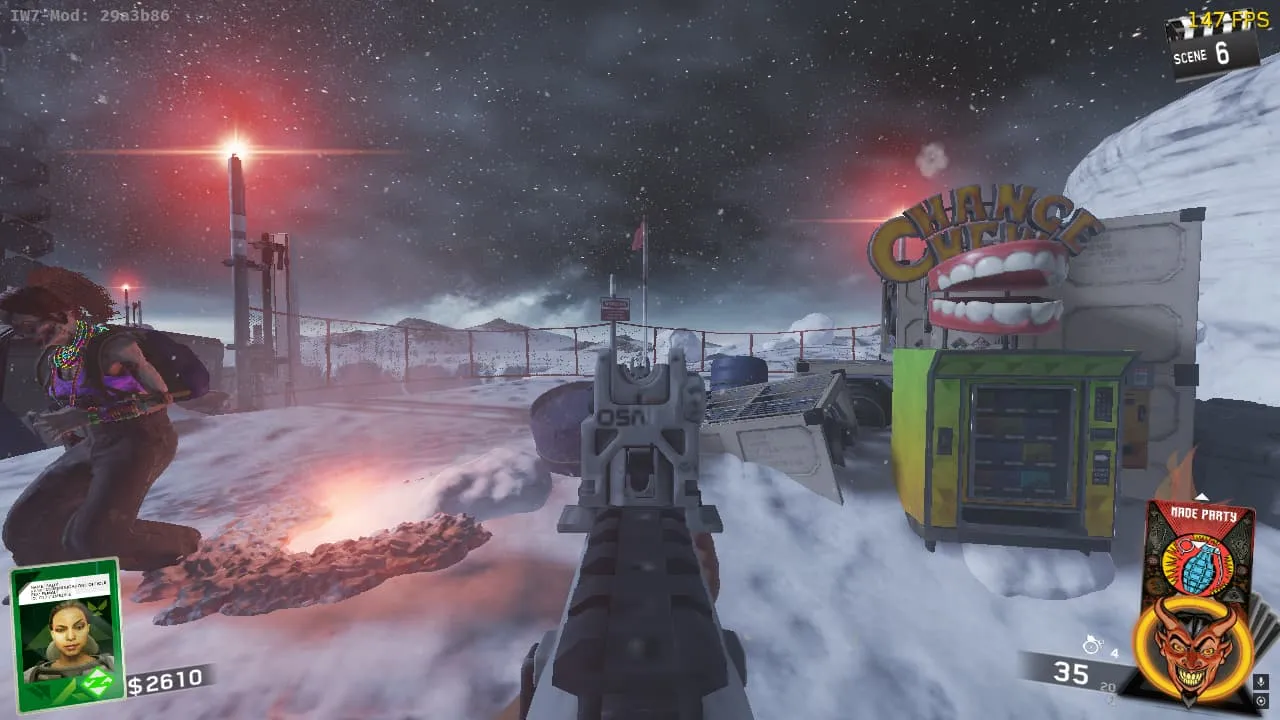Toggle the microphone icon
The height and width of the screenshot is (720, 1280).
click(1262, 682)
